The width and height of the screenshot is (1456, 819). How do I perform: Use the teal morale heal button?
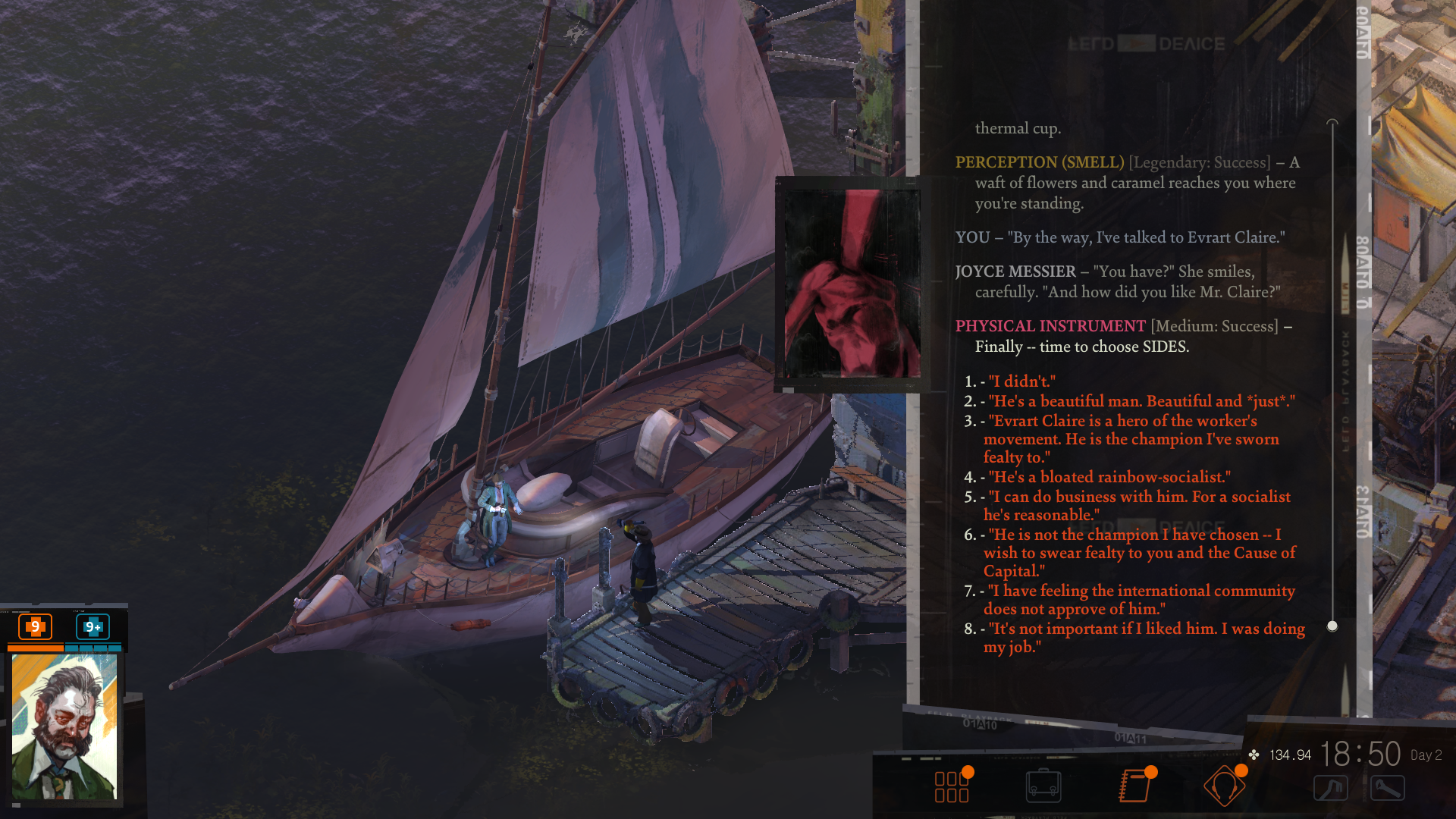click(93, 626)
